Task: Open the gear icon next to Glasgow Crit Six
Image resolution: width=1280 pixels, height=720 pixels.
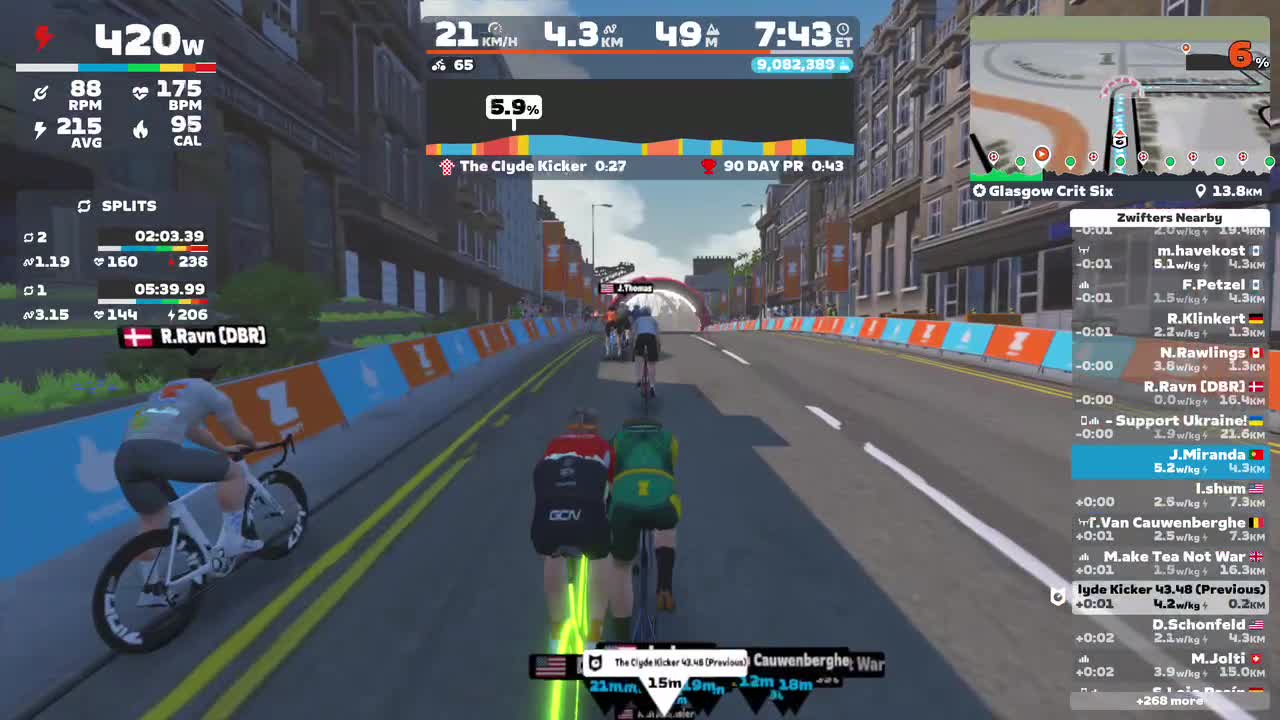Action: click(978, 191)
